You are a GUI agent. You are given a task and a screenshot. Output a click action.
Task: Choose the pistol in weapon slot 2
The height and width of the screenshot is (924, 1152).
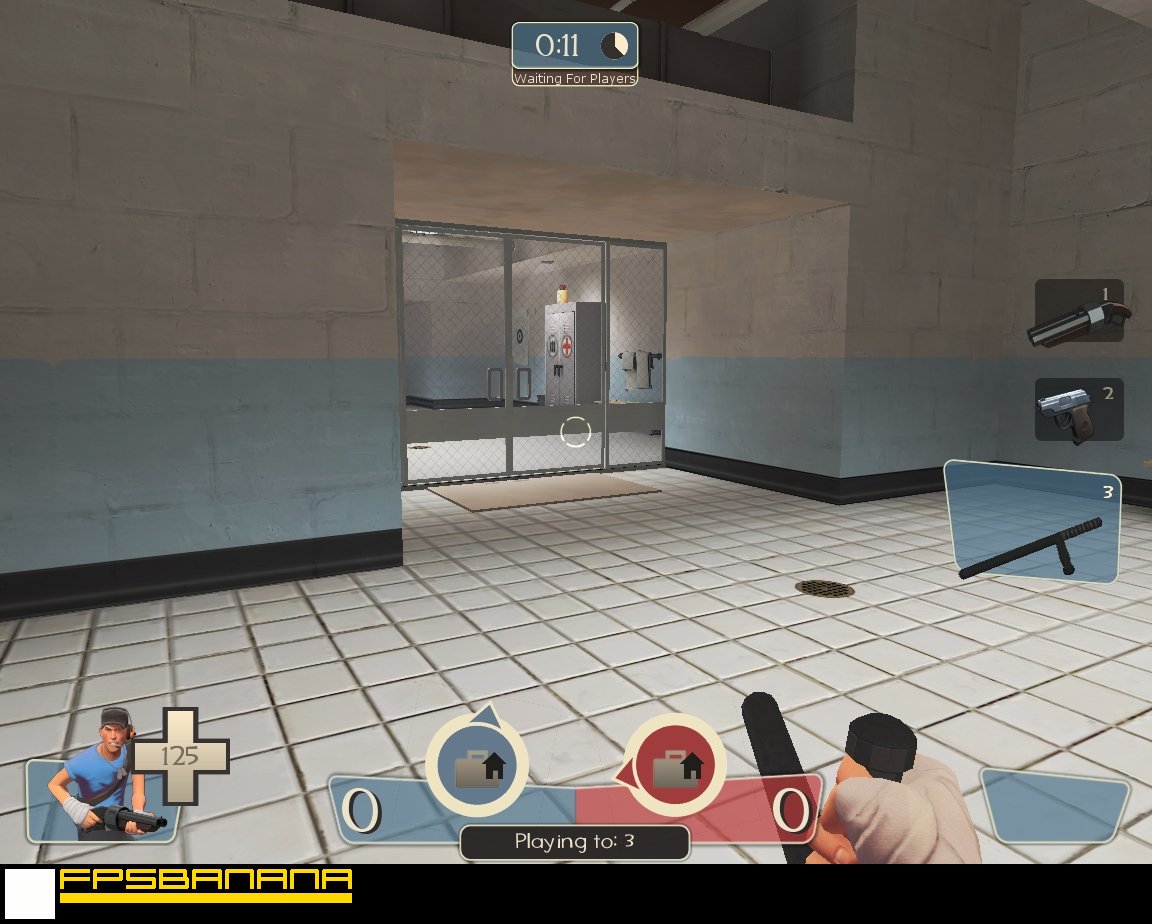[x=1078, y=409]
